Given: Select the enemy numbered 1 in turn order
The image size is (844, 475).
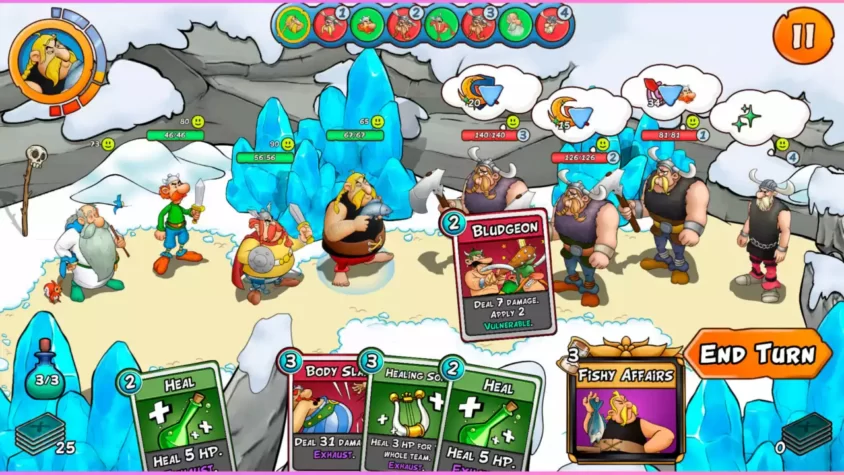Looking at the screenshot, I should click(x=330, y=24).
